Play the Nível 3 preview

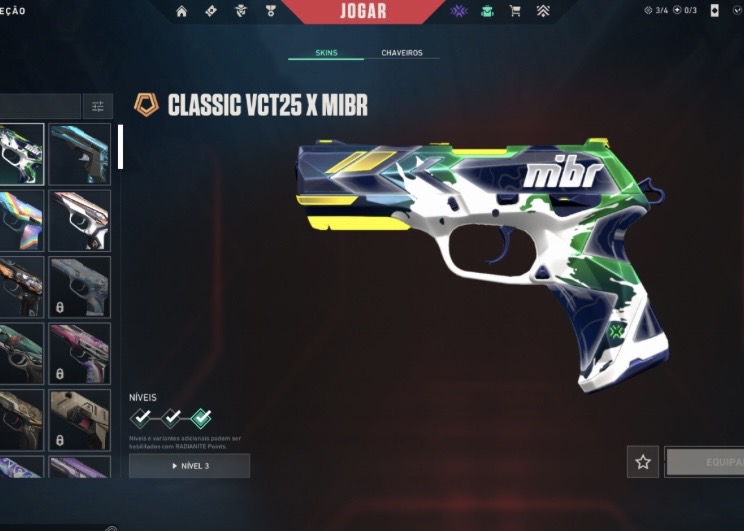(x=189, y=466)
